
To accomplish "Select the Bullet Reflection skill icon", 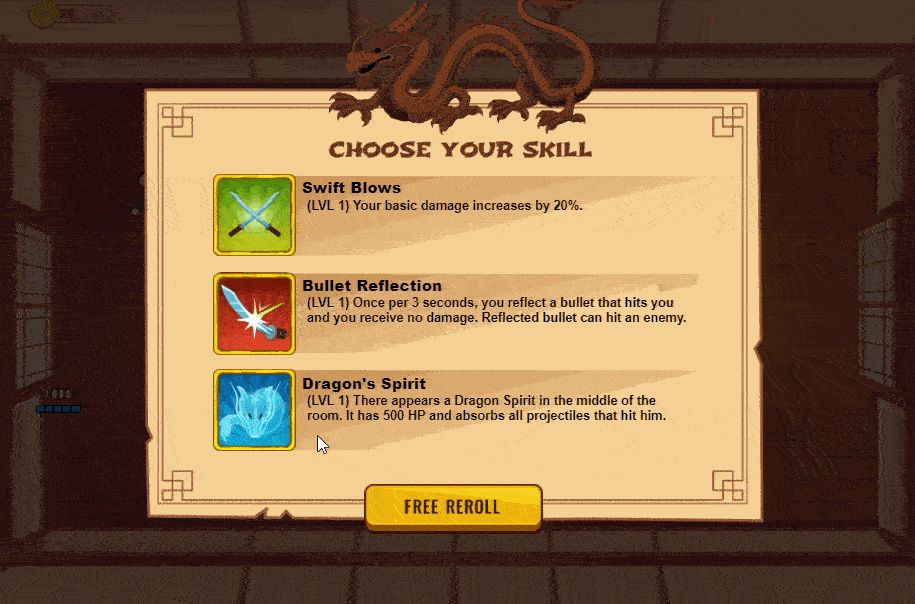I will (254, 313).
